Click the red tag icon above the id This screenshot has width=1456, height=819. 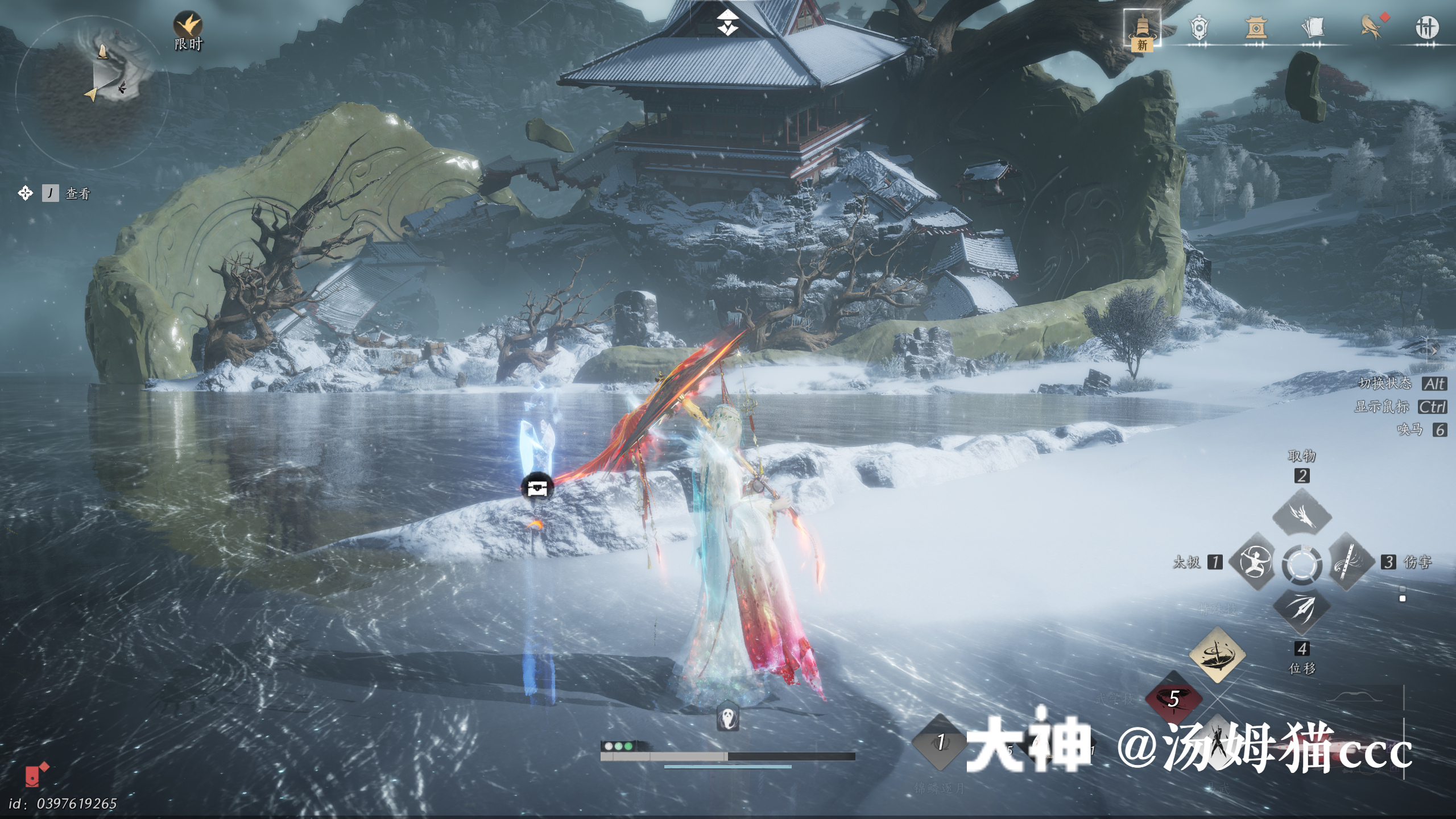click(x=36, y=775)
